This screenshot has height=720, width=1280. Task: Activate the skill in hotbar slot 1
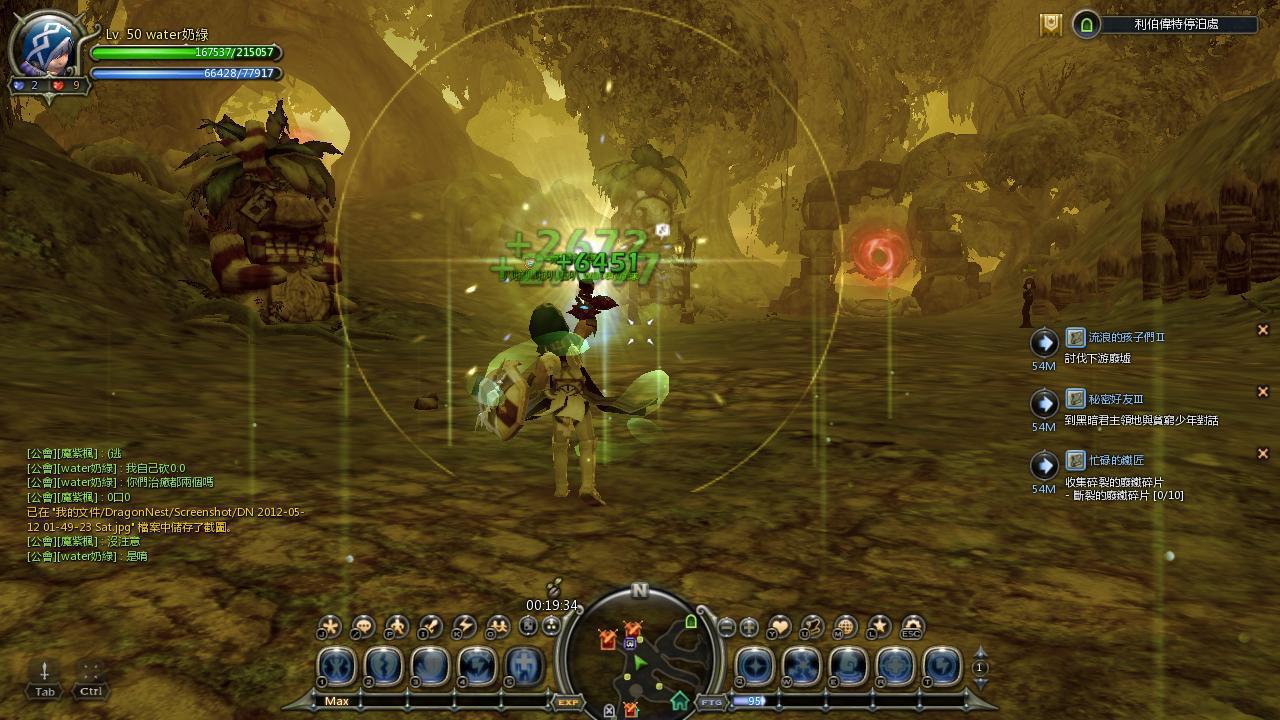coord(337,666)
